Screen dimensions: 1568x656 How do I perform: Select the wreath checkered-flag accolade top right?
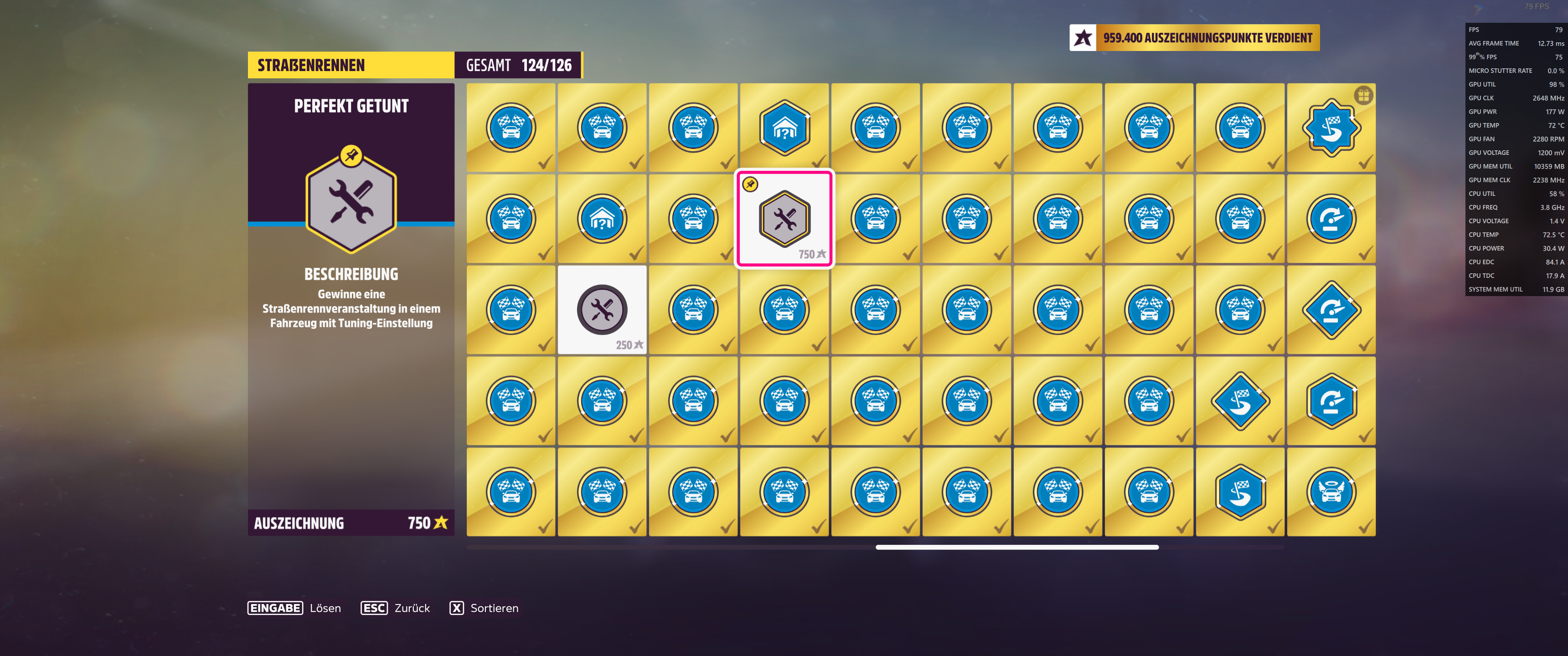(1331, 127)
